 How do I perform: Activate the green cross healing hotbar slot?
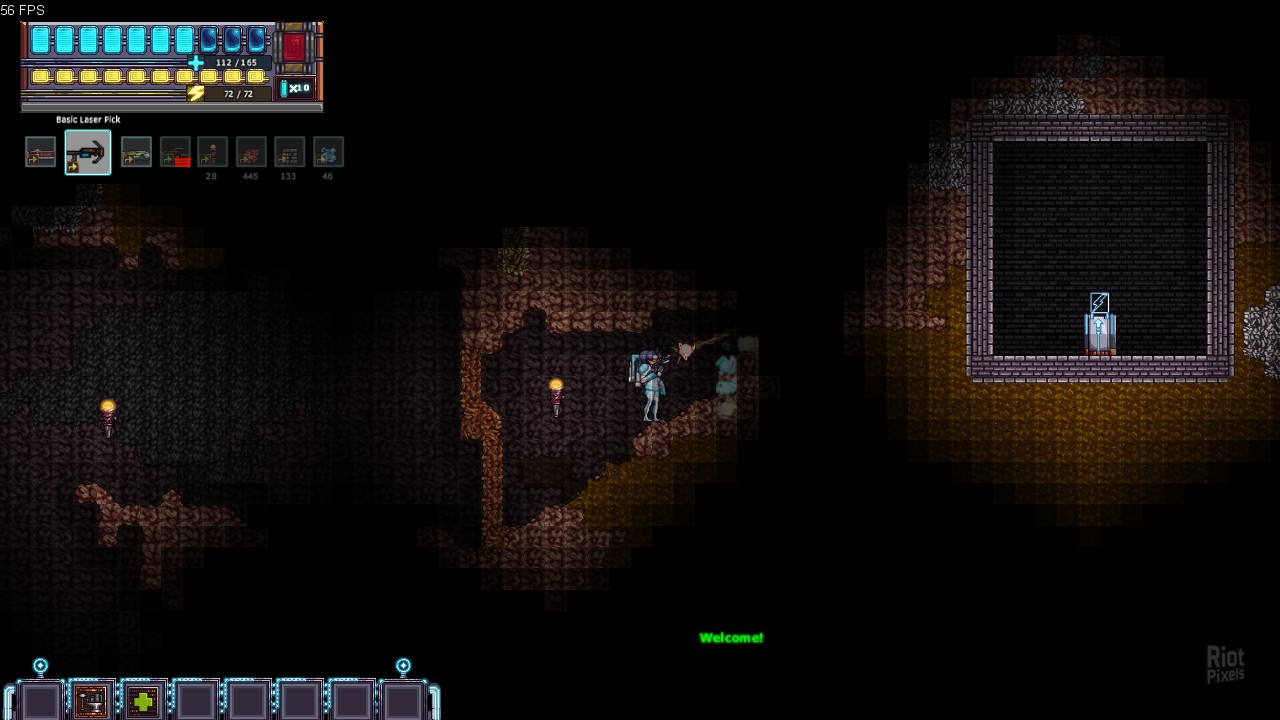tap(143, 701)
